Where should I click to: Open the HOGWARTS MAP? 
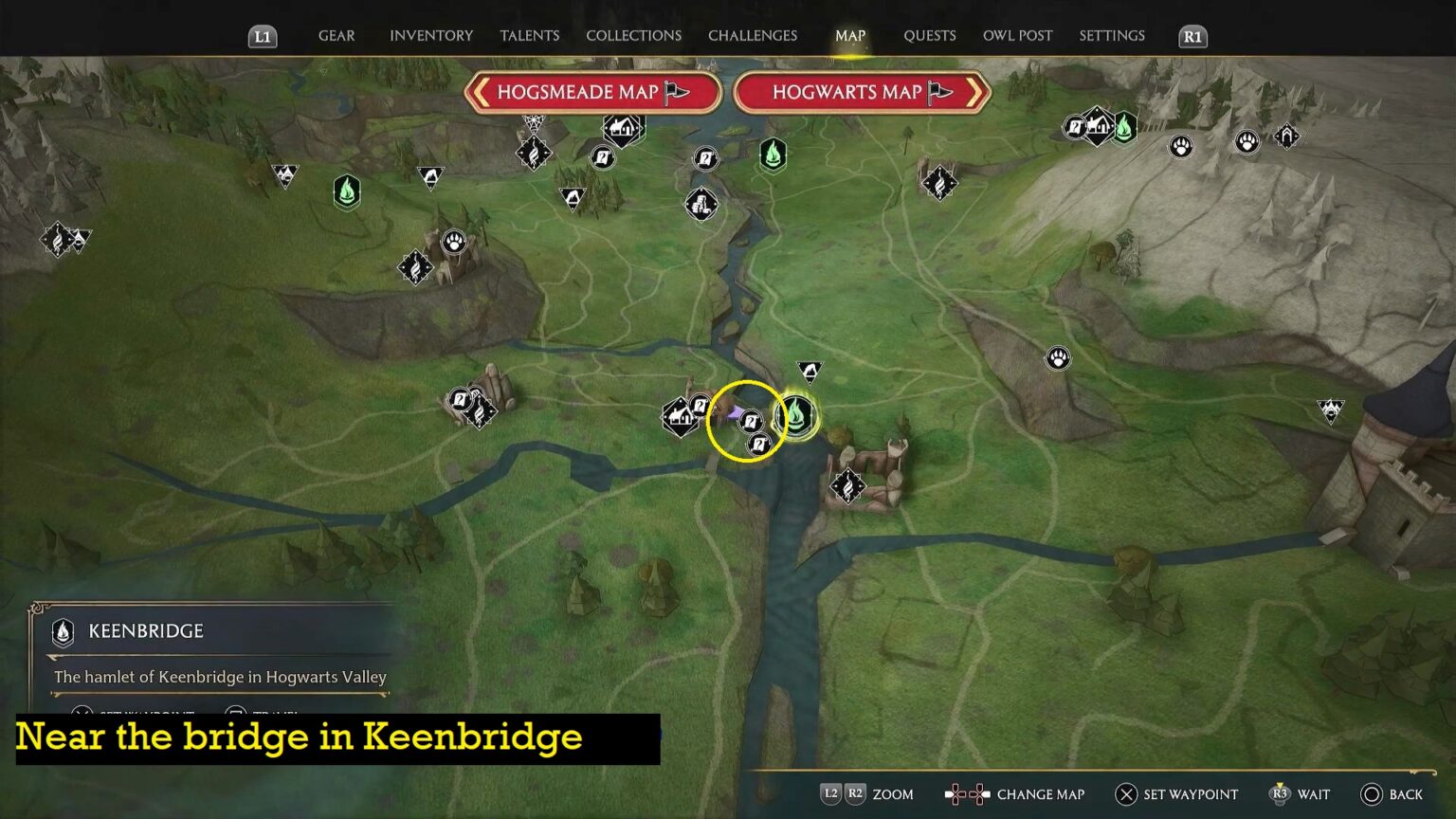tap(861, 92)
